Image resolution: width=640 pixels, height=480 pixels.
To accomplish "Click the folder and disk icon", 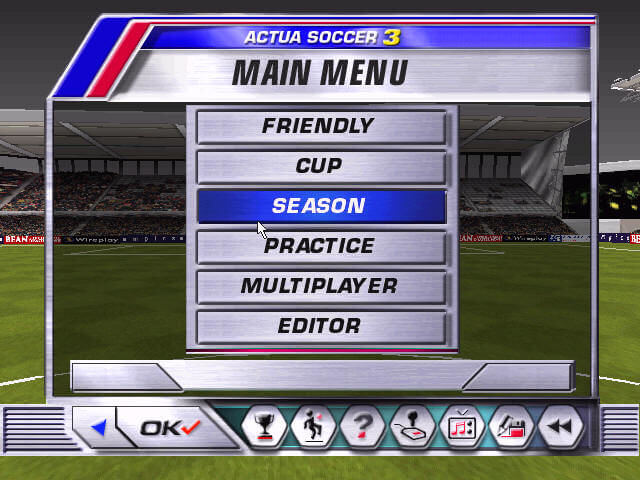I will pyautogui.click(x=511, y=428).
